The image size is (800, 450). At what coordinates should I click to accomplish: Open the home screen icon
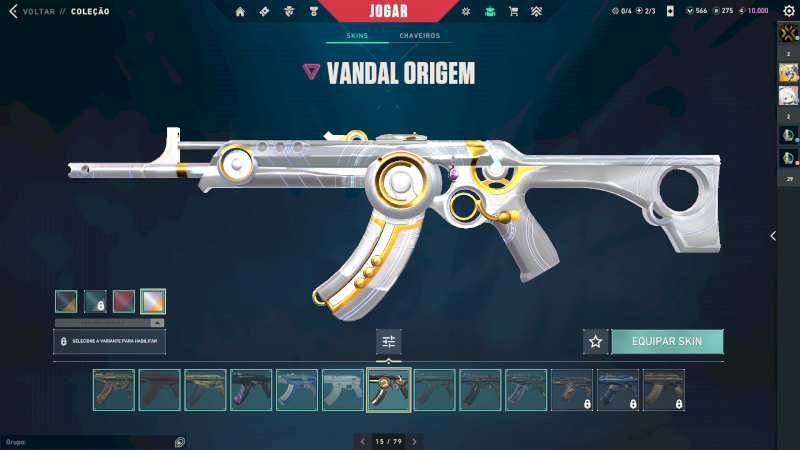240,11
